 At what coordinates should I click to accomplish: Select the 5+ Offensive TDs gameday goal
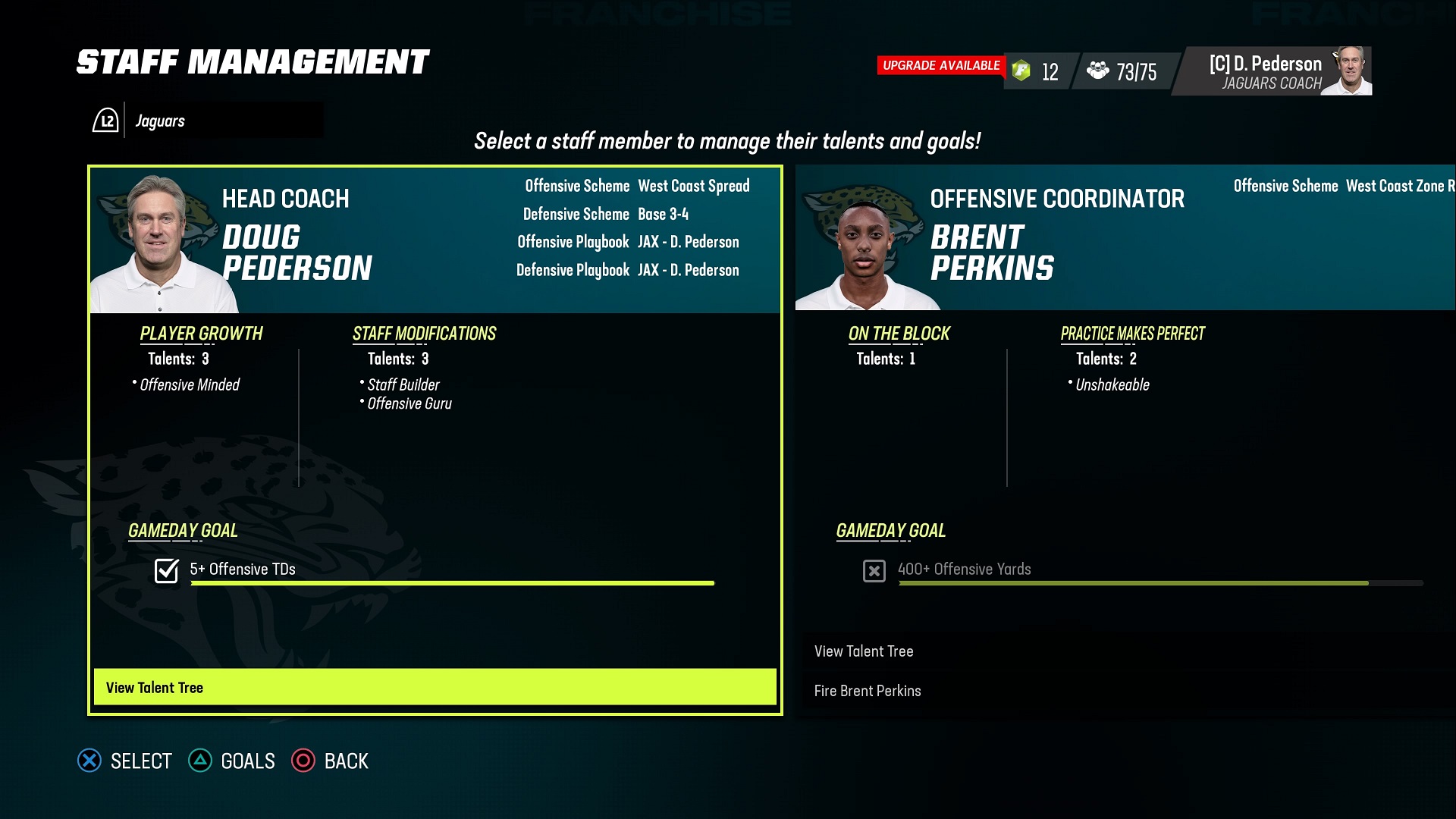point(243,570)
